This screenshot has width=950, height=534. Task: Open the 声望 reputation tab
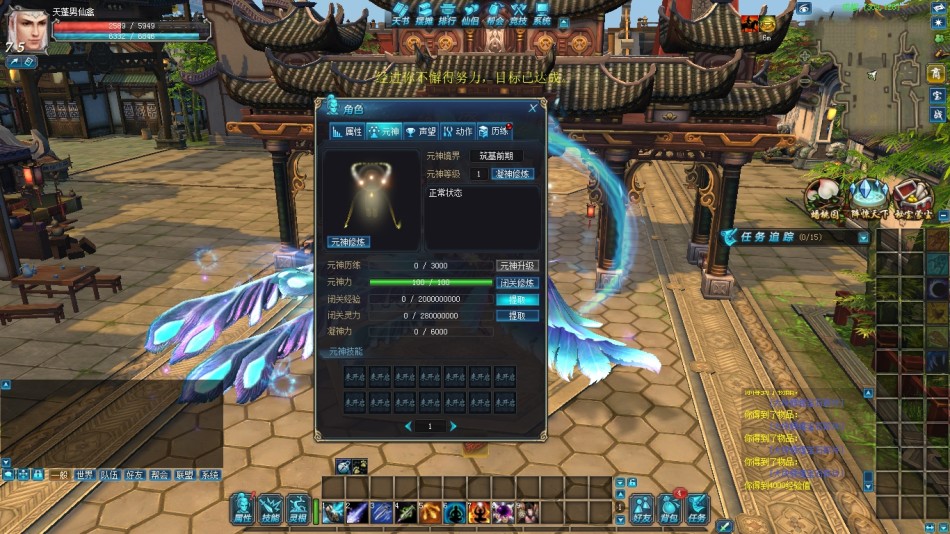421,131
